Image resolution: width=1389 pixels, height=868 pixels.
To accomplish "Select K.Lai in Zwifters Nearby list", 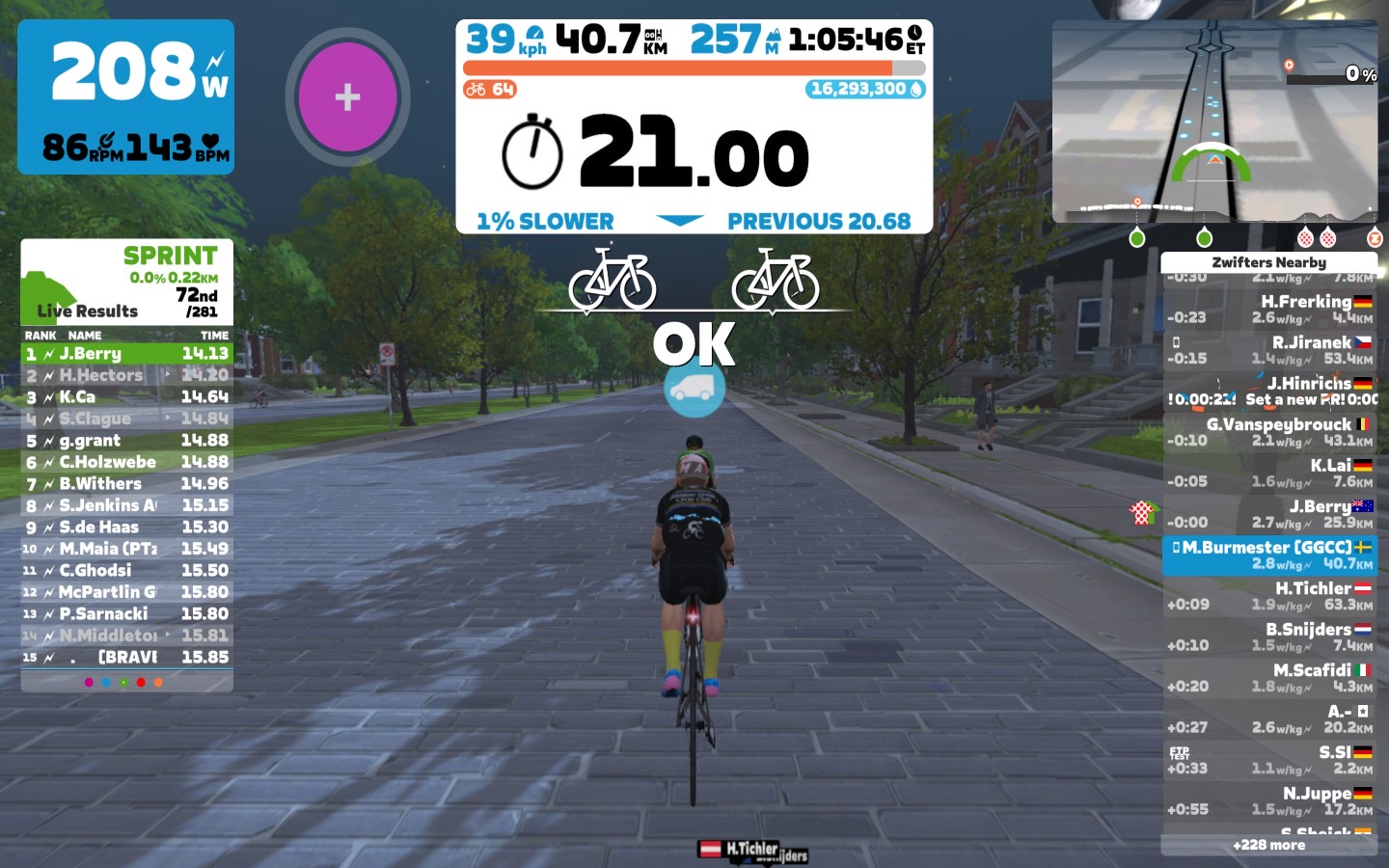I will 1269,473.
